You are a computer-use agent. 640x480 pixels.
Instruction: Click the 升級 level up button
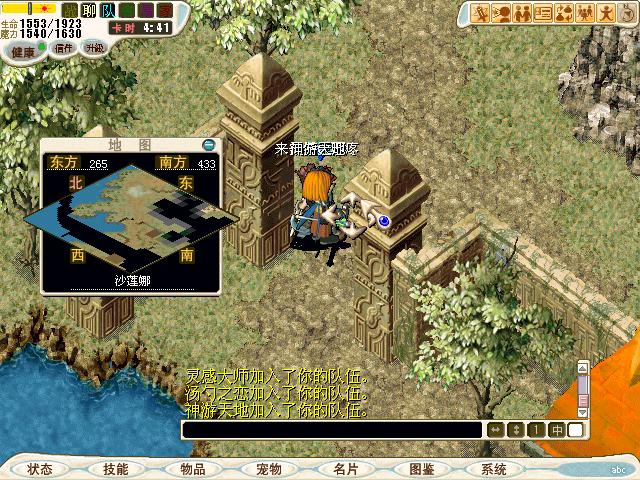coord(94,49)
